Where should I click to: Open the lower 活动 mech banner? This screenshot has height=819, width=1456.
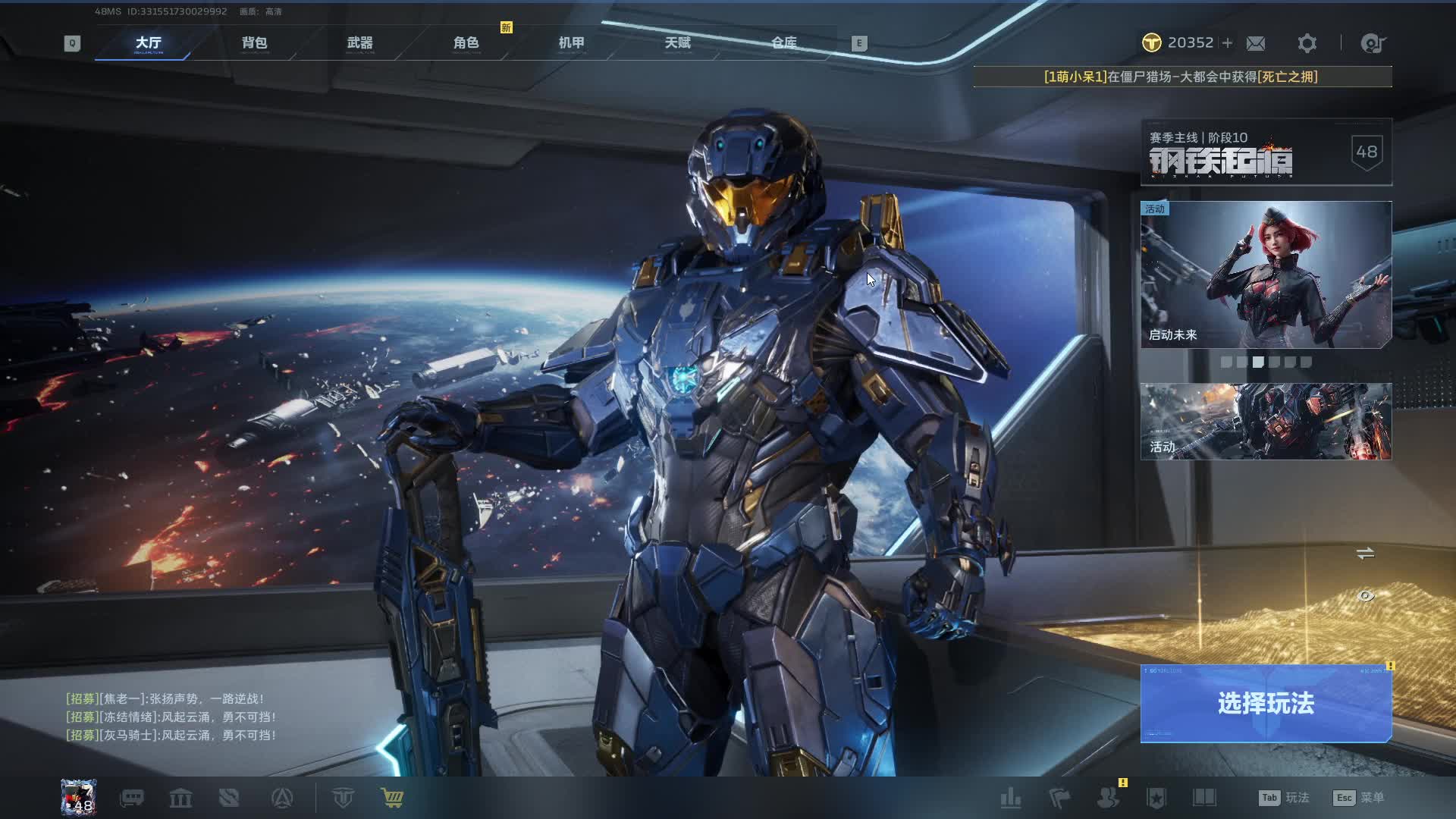tap(1265, 422)
